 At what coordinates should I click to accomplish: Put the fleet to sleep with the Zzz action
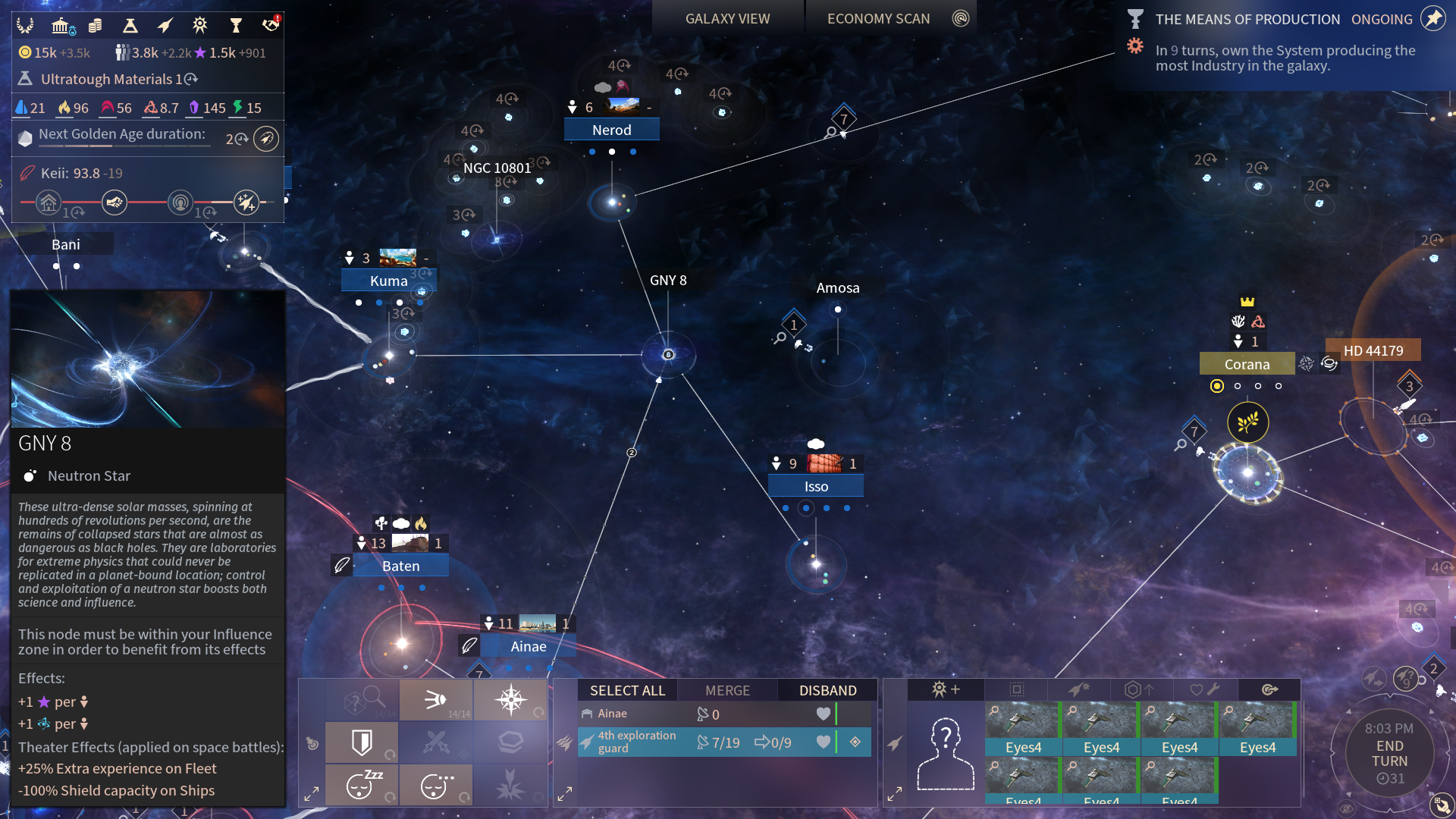(x=362, y=784)
